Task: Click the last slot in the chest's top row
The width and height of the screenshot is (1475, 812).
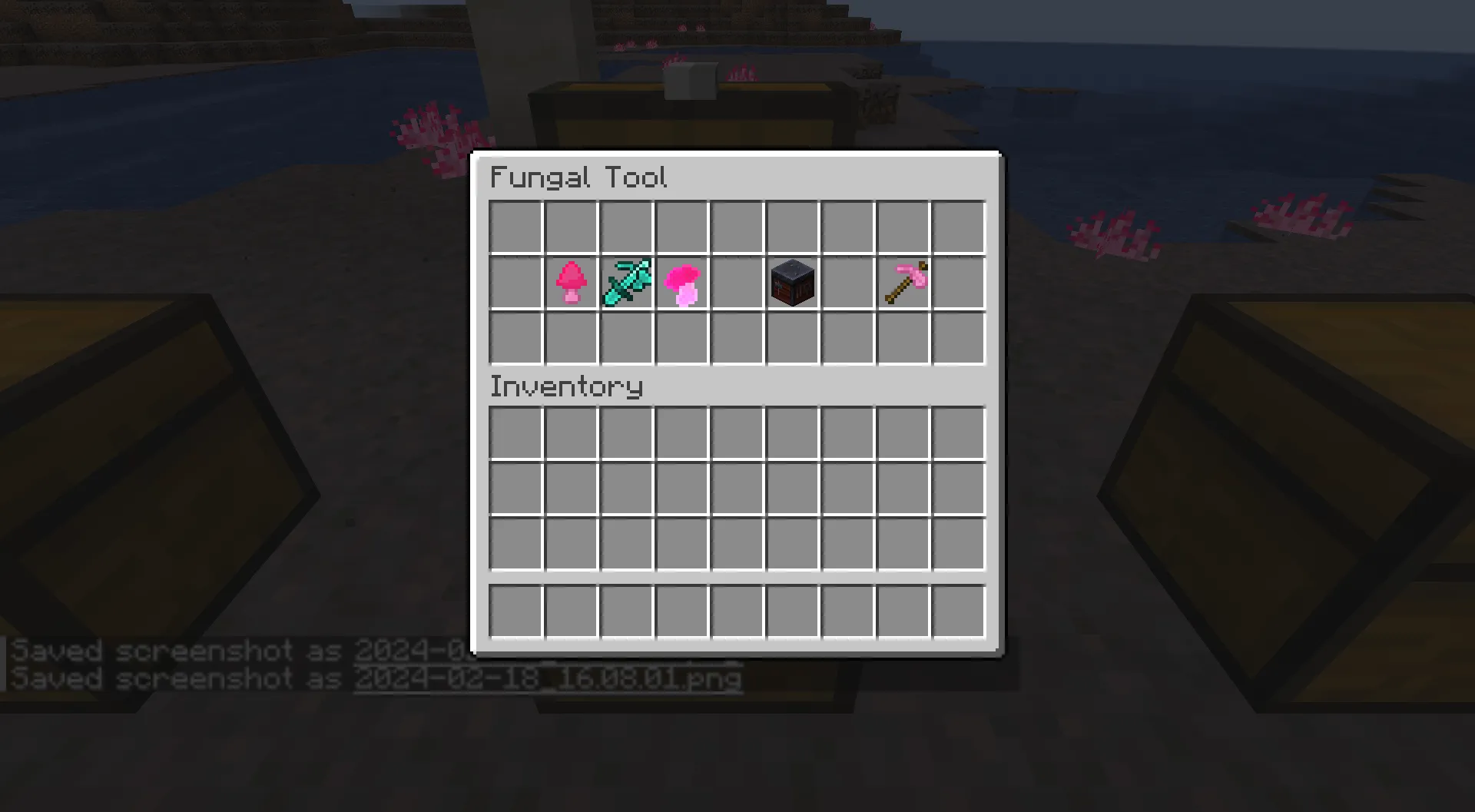Action: pyautogui.click(x=960, y=225)
